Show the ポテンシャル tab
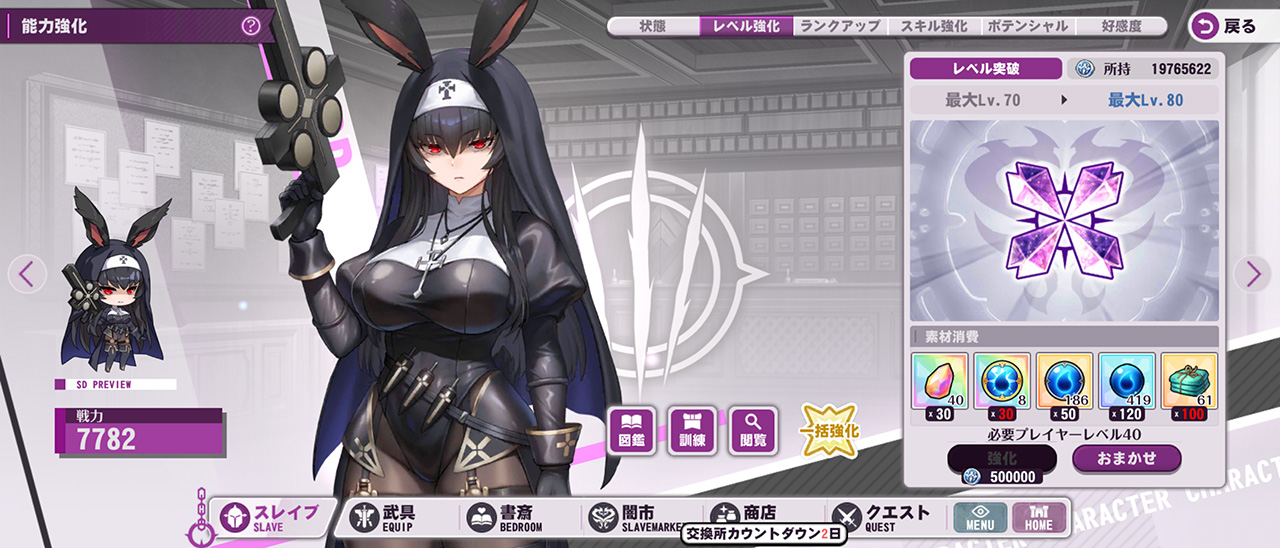Screen dimensions: 1280x548 [1026, 26]
